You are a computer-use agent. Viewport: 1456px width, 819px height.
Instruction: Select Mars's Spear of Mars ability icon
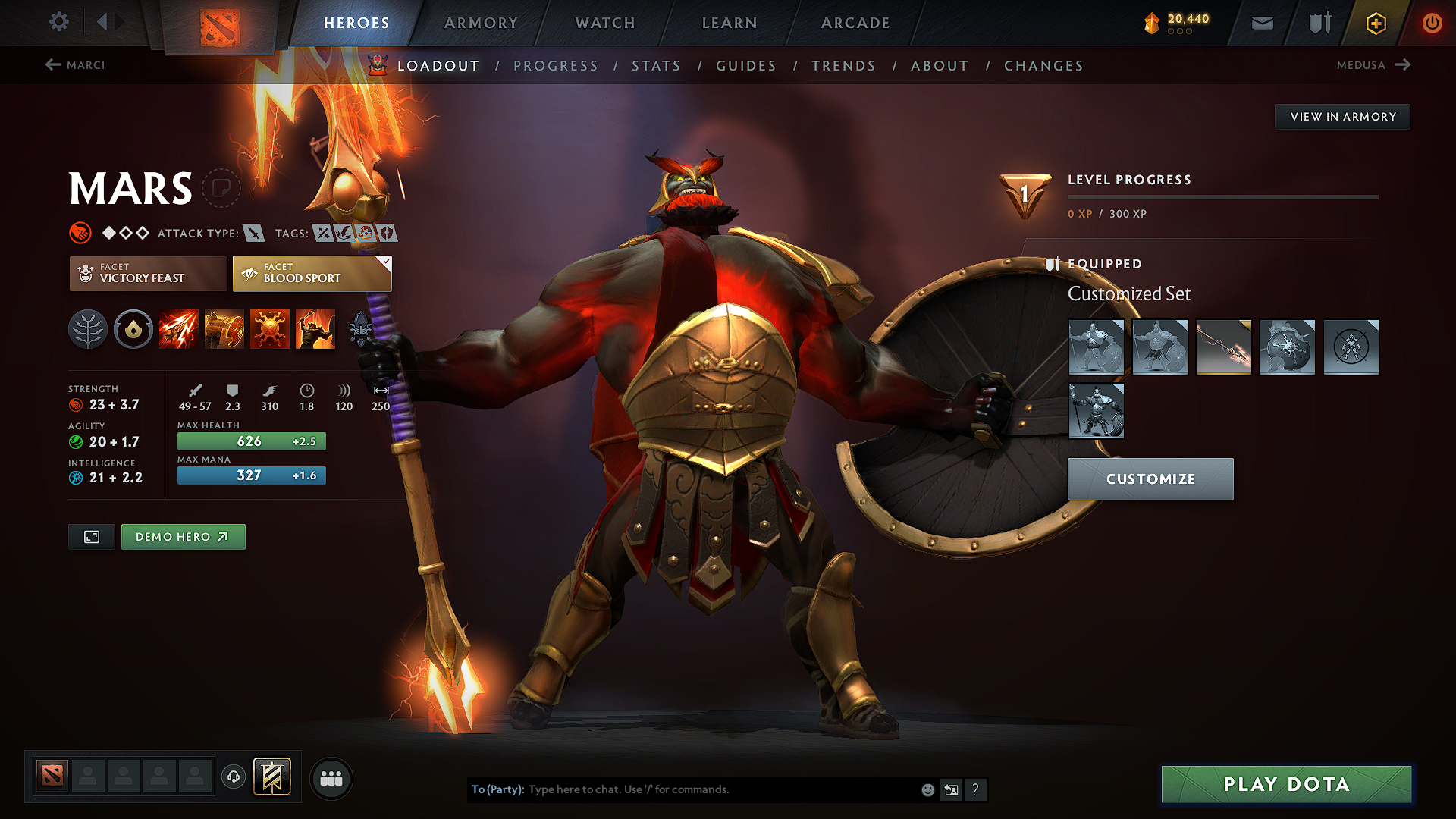[x=179, y=329]
